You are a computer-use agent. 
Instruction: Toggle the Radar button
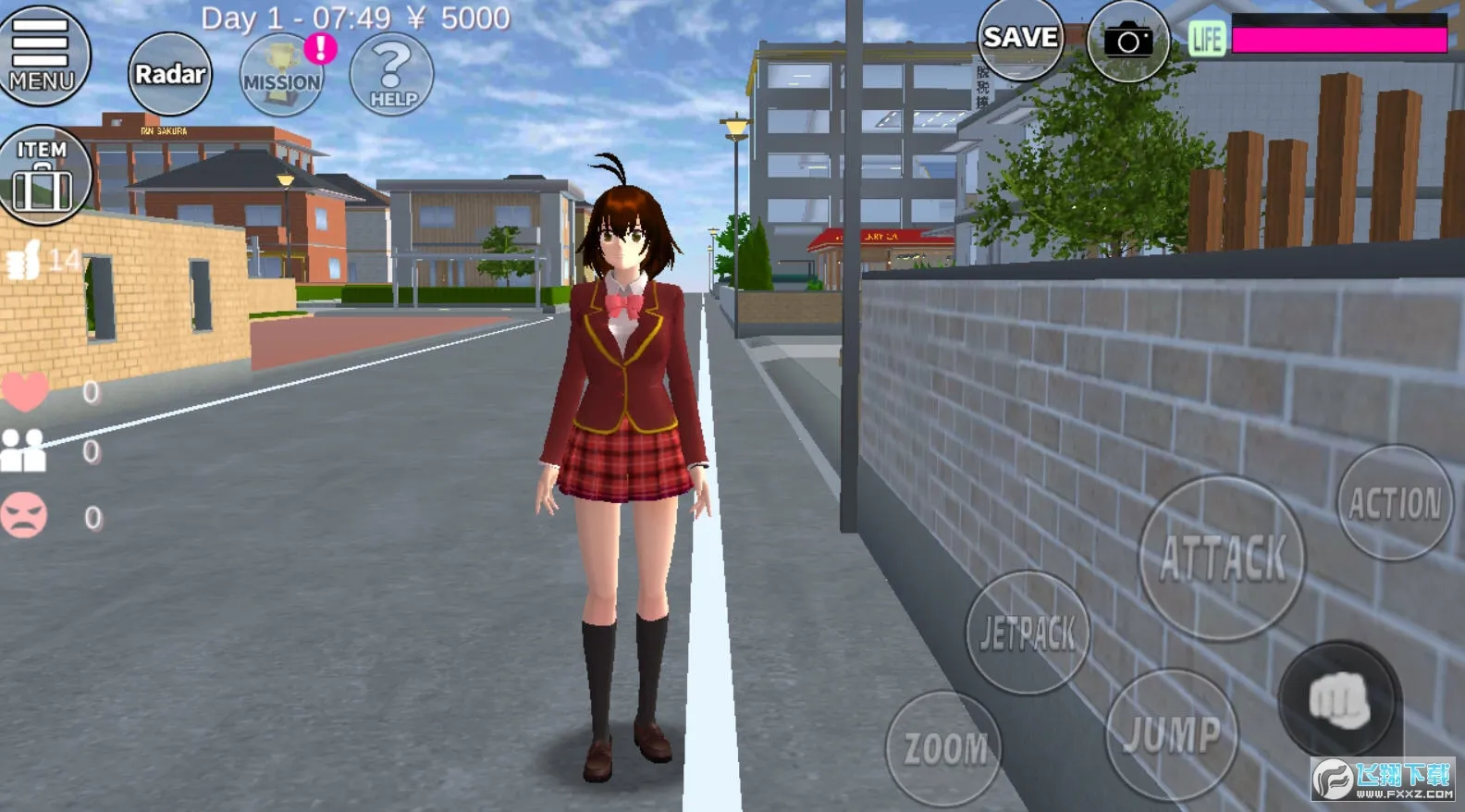(169, 74)
